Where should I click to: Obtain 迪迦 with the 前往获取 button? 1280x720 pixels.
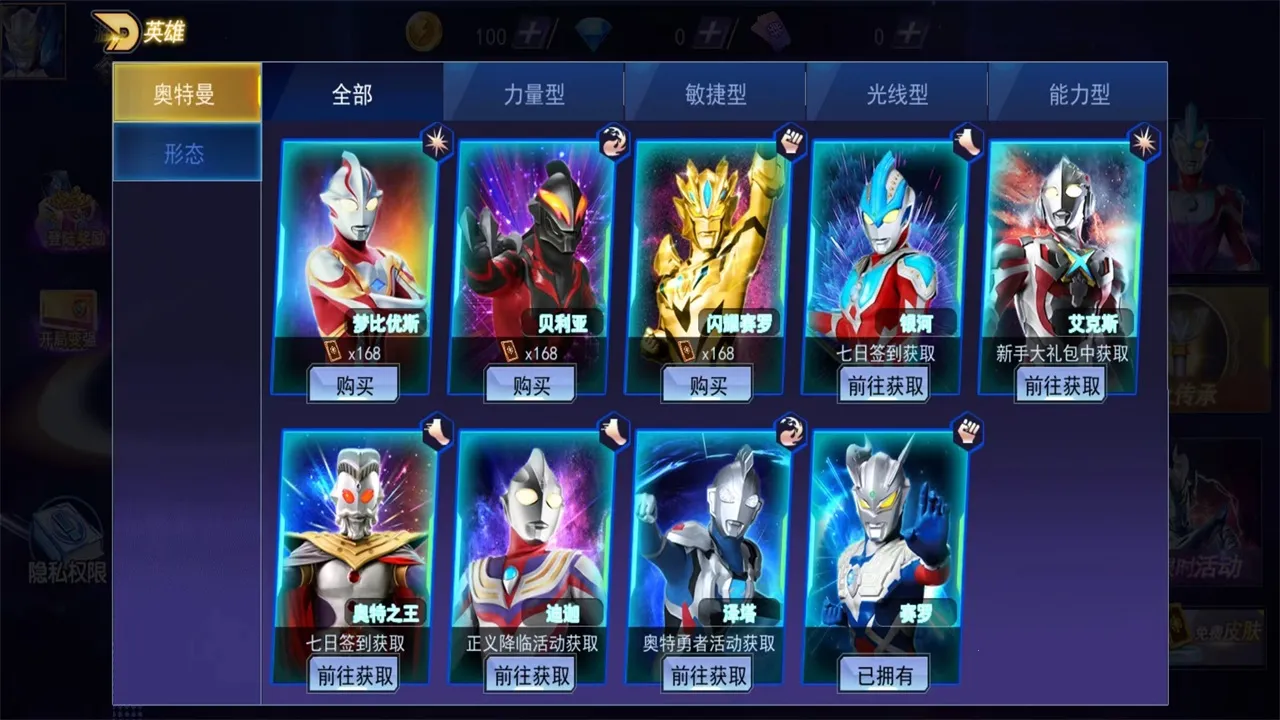[532, 675]
